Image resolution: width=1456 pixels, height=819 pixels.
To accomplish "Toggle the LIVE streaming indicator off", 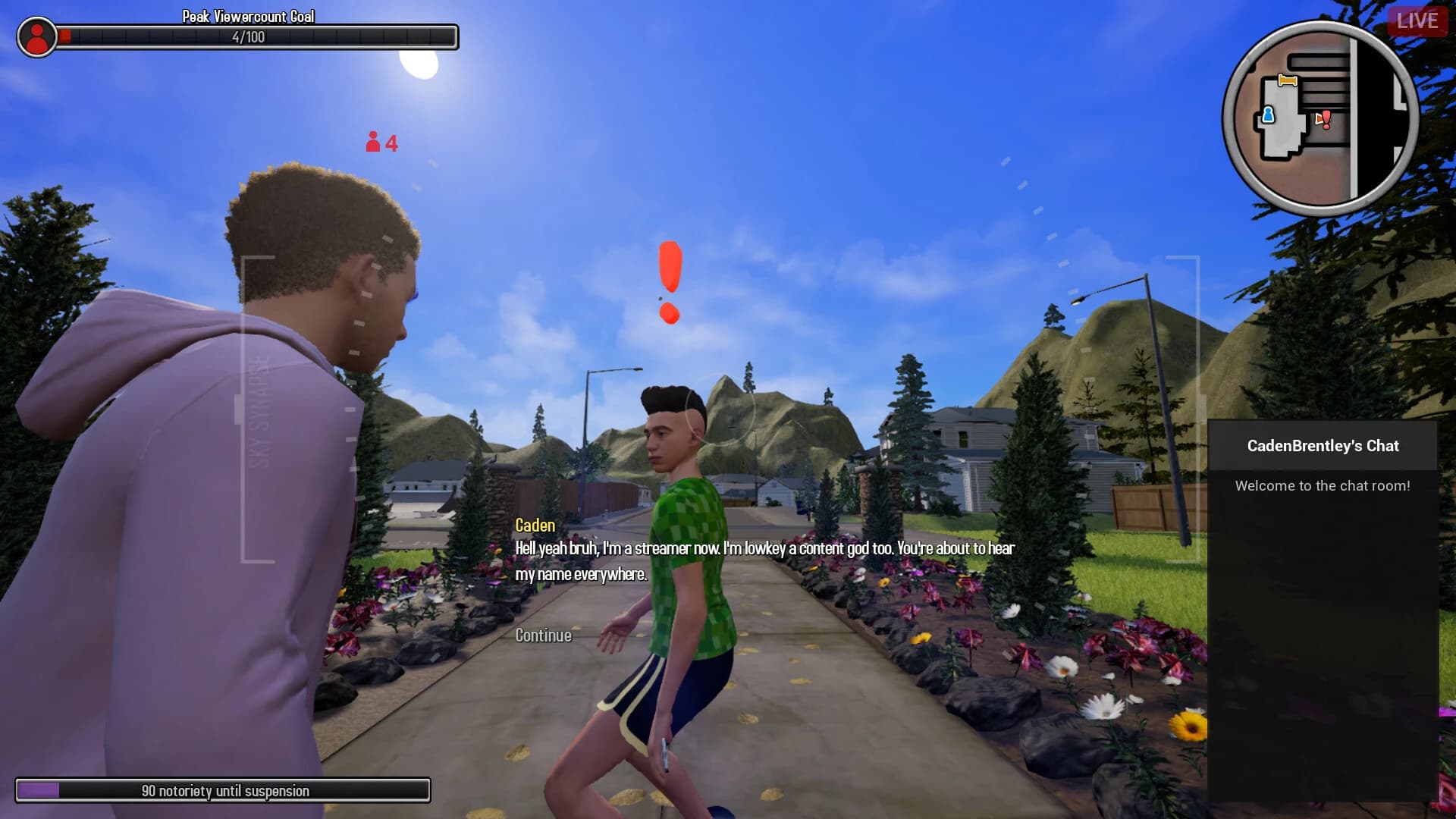I will (x=1420, y=20).
